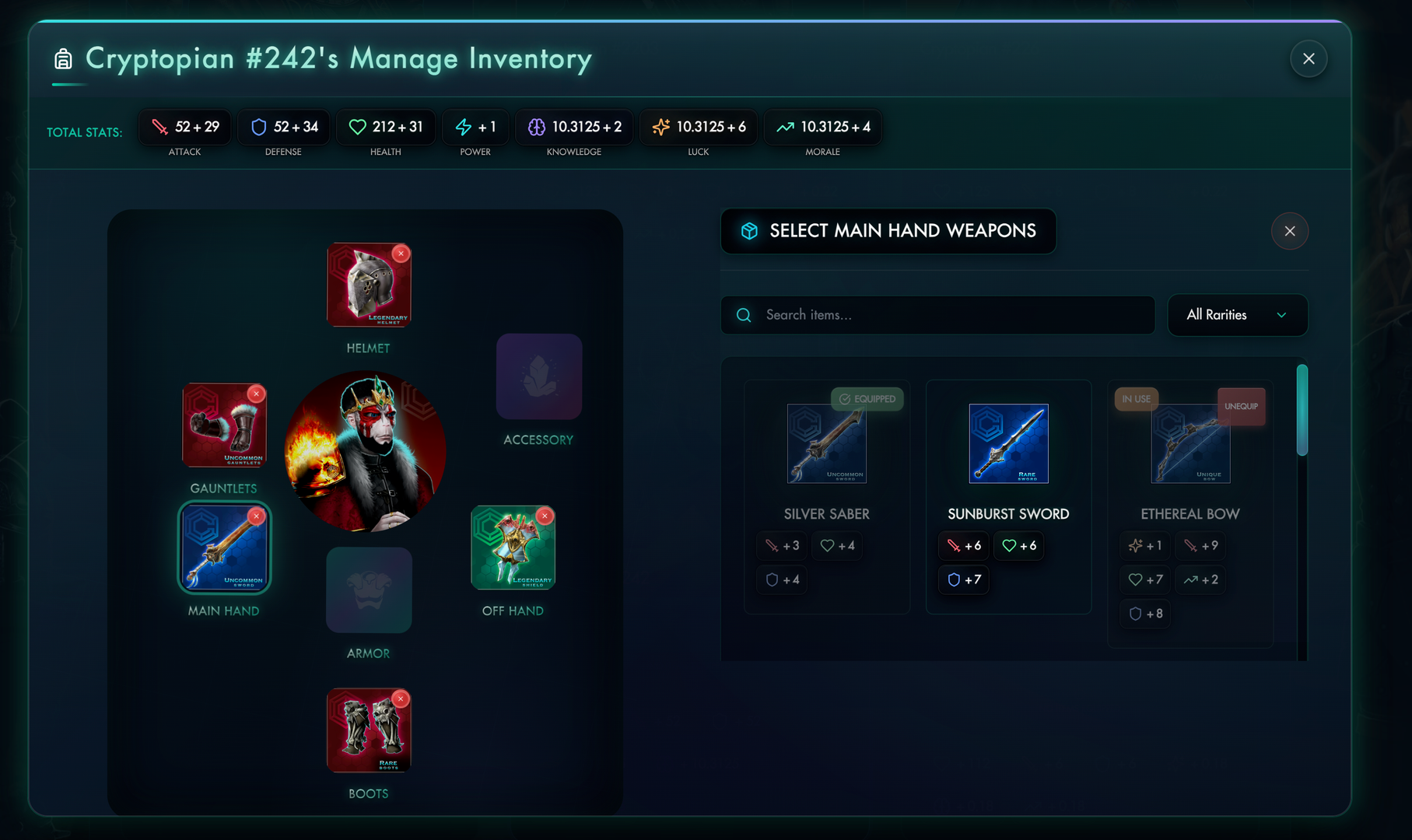The width and height of the screenshot is (1412, 840).
Task: Remove the boots using the red X
Action: point(401,698)
